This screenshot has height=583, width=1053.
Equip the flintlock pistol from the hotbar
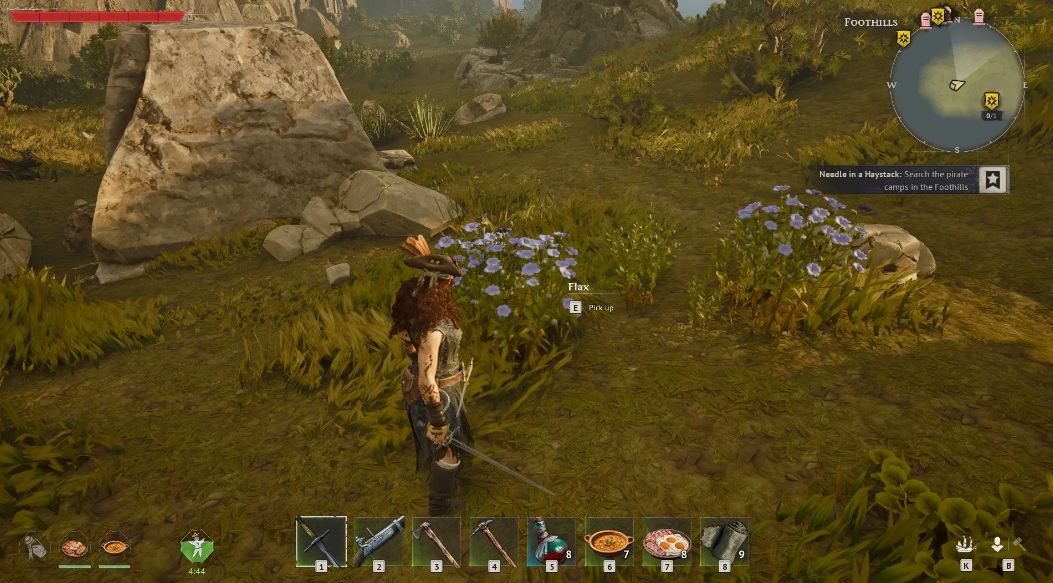tap(379, 541)
